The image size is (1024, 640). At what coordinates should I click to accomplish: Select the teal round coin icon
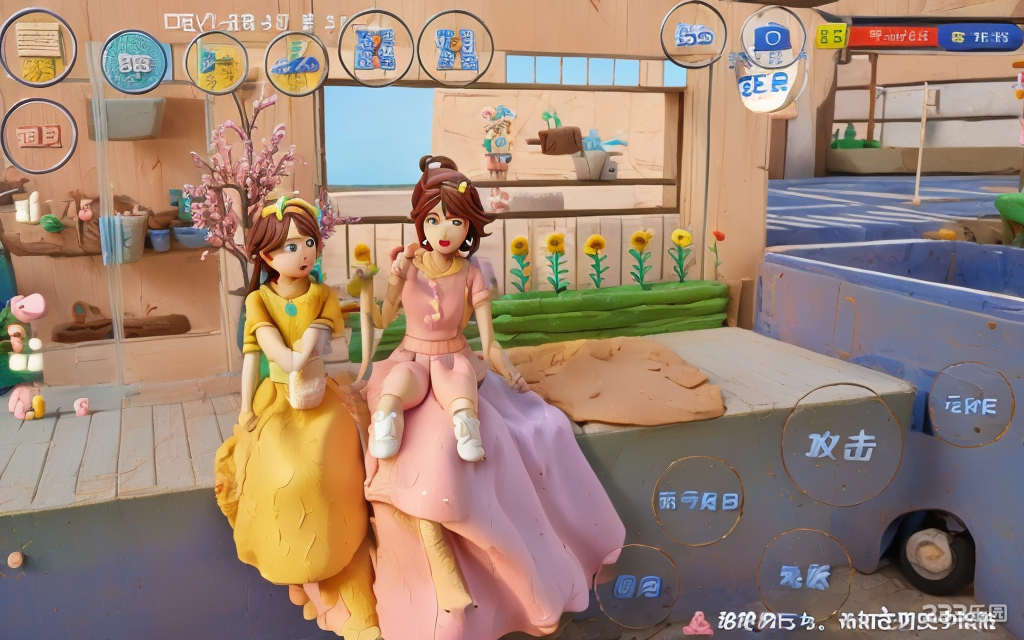pyautogui.click(x=134, y=62)
